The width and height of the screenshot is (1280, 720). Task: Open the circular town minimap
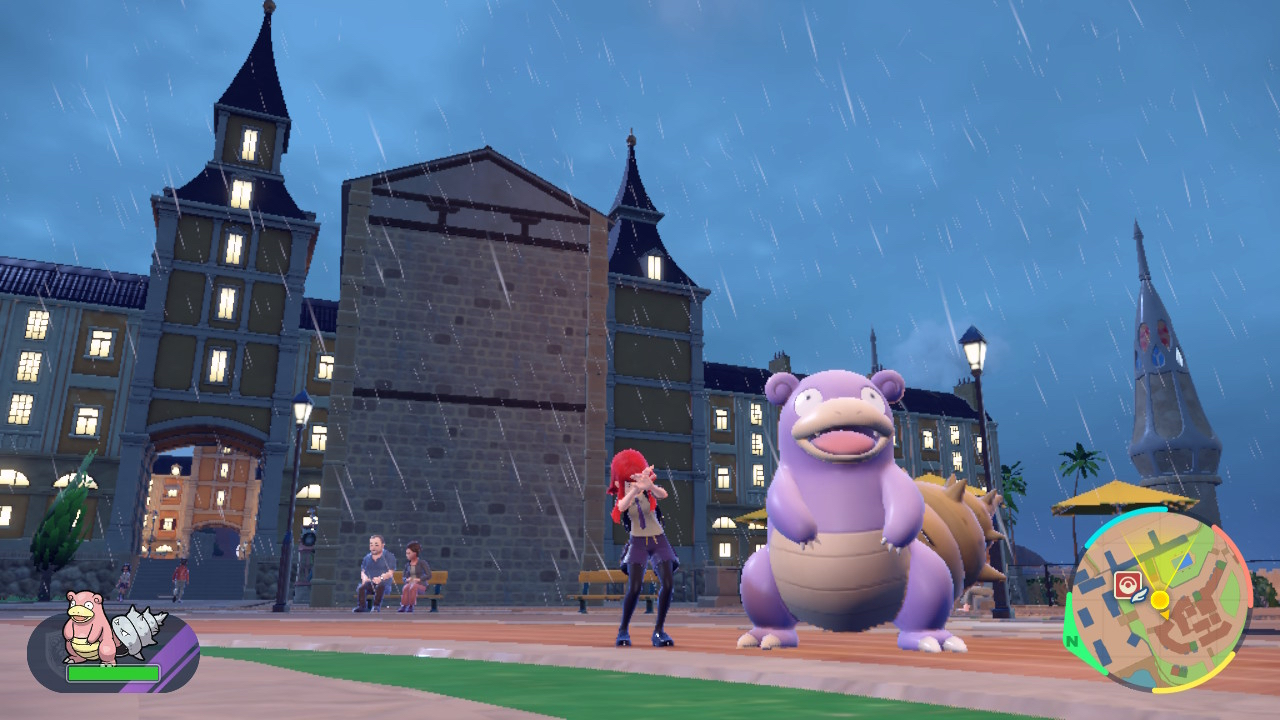(1158, 601)
